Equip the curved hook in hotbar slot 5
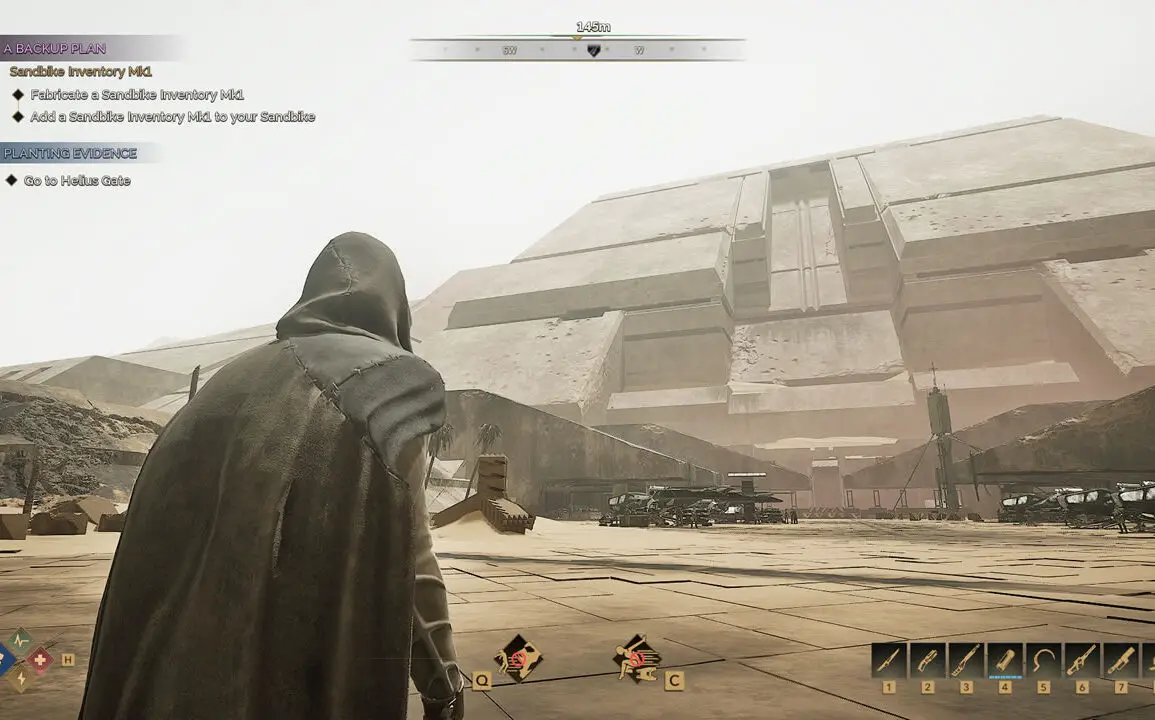1155x720 pixels. coord(1044,660)
